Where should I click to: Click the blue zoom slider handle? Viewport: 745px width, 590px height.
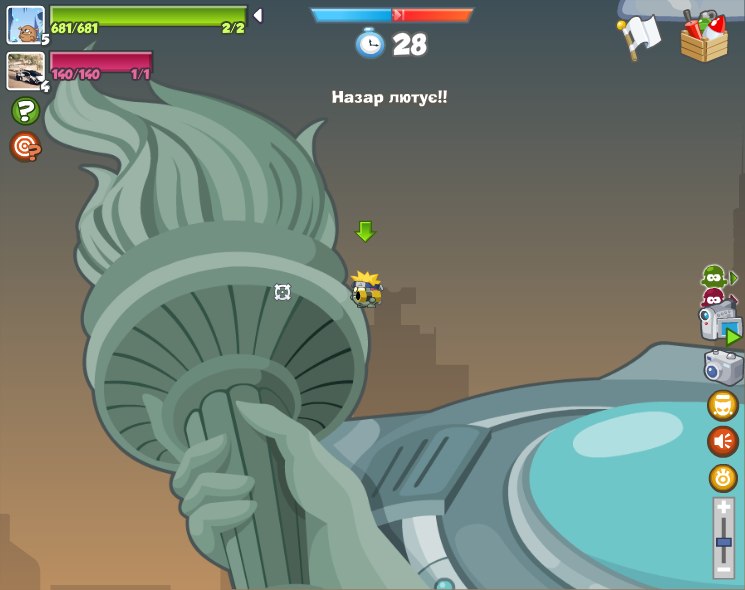click(x=723, y=542)
